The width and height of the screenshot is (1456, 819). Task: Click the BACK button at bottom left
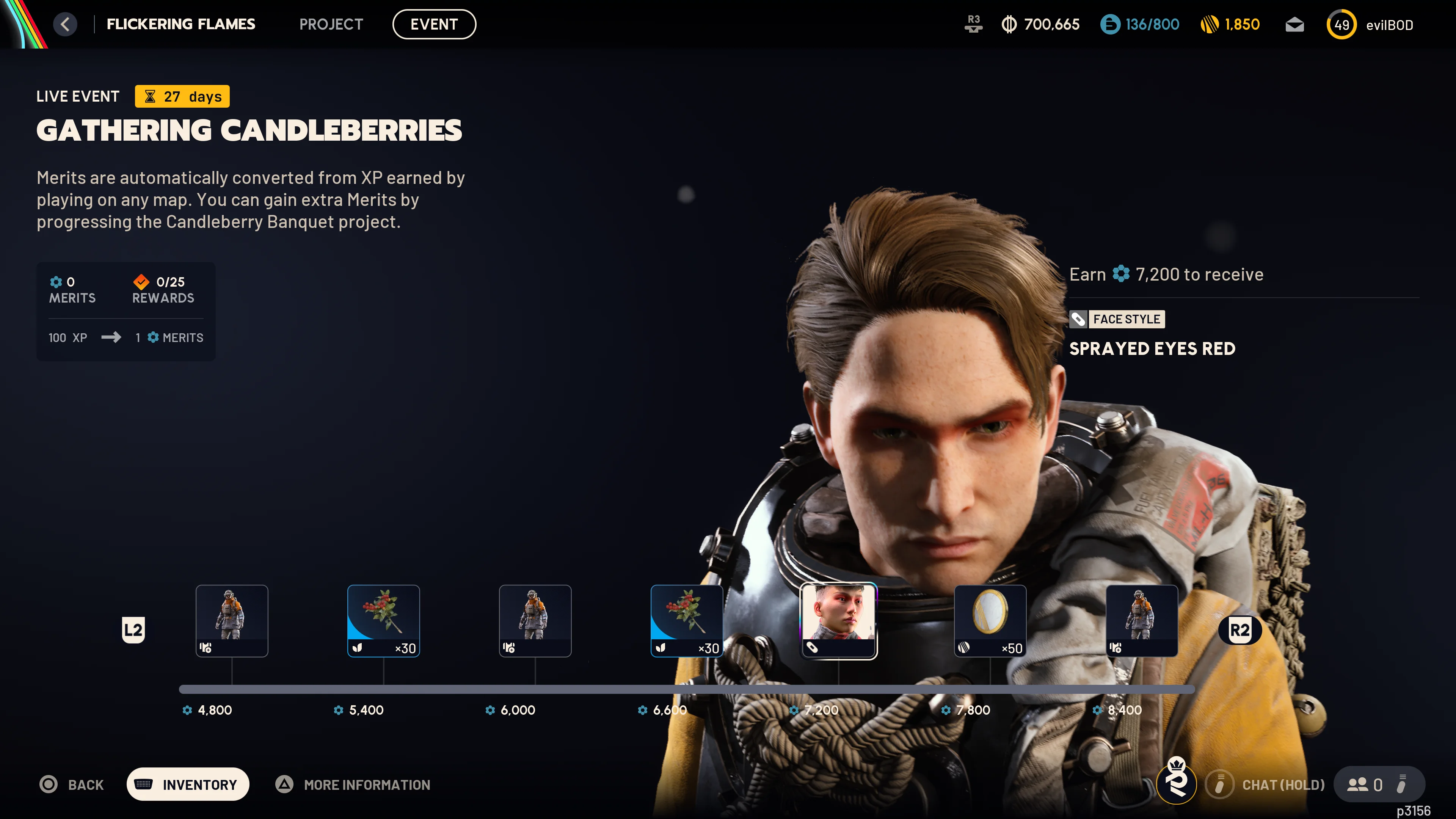click(72, 784)
